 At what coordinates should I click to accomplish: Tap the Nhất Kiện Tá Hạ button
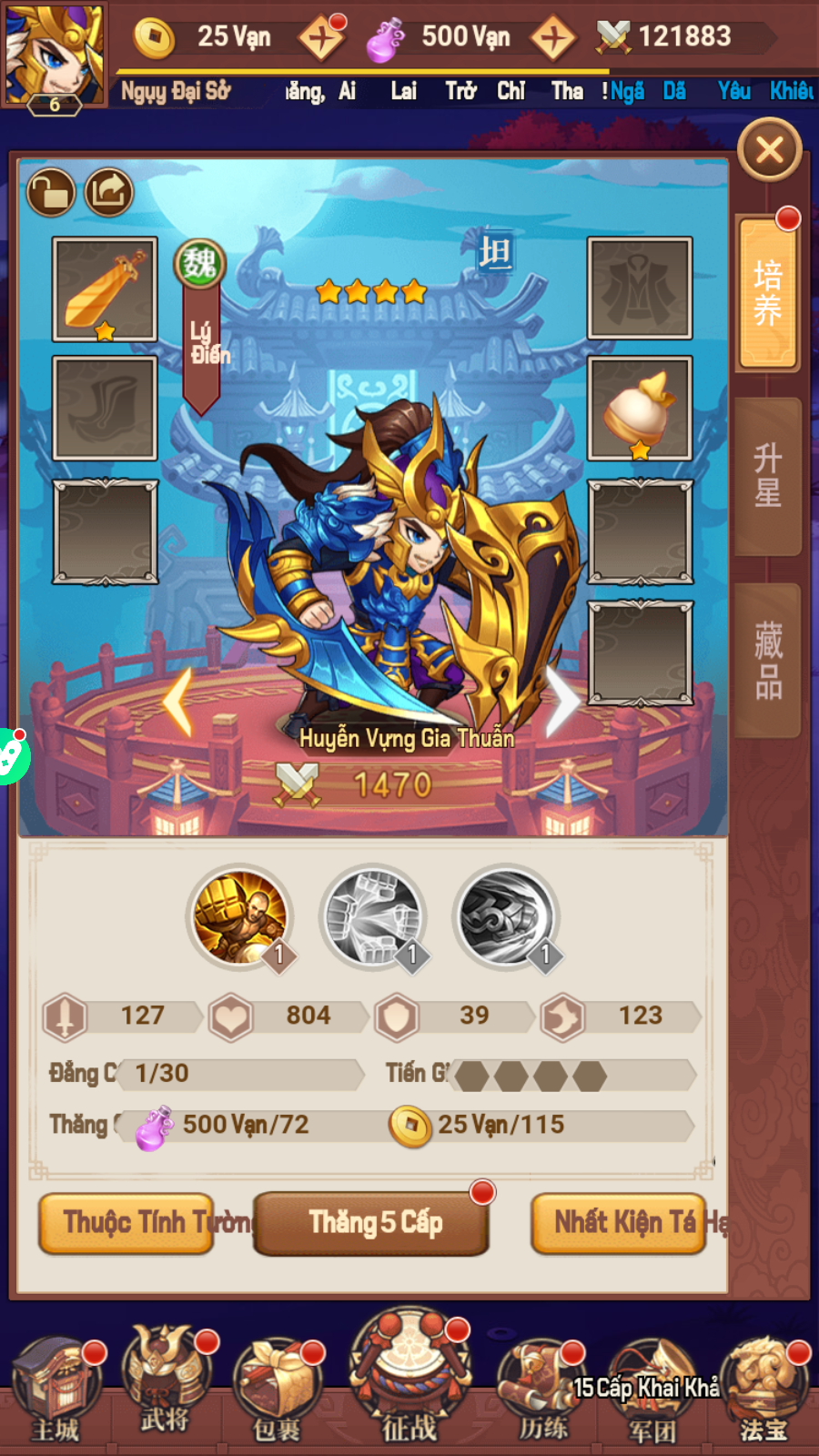point(619,1223)
